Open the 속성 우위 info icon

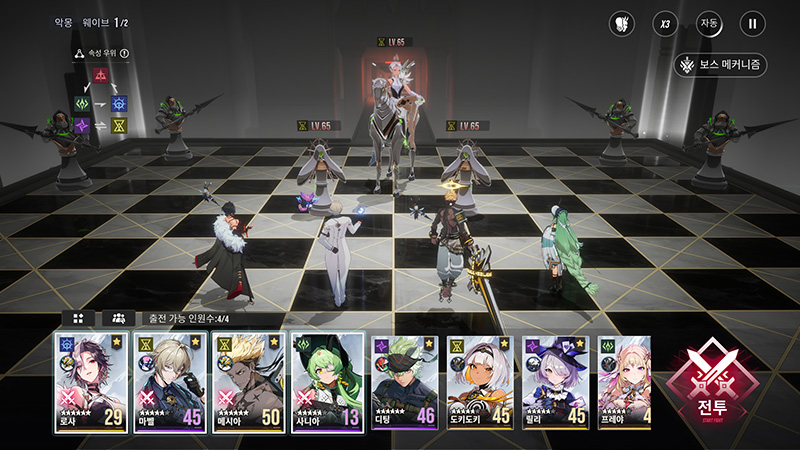pyautogui.click(x=125, y=54)
